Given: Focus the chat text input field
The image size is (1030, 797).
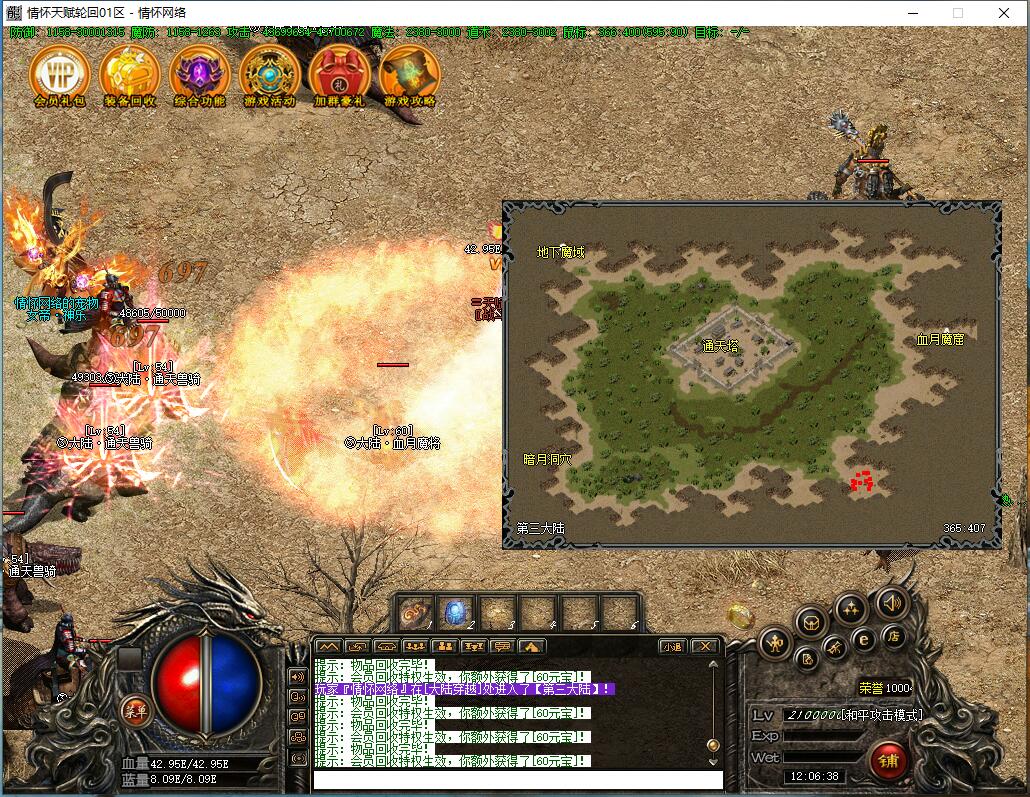Looking at the screenshot, I should [x=517, y=780].
